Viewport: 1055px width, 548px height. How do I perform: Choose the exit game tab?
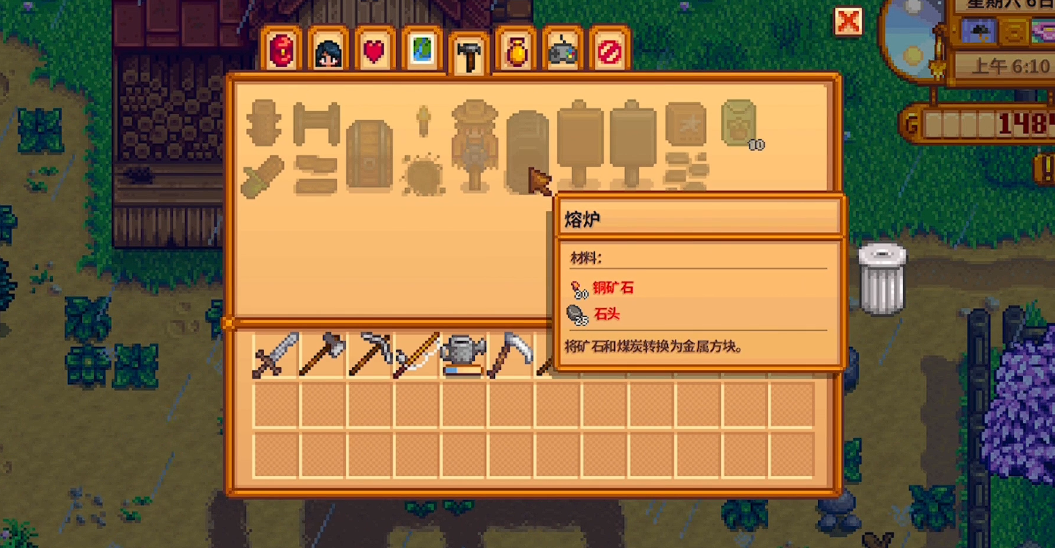coord(609,51)
